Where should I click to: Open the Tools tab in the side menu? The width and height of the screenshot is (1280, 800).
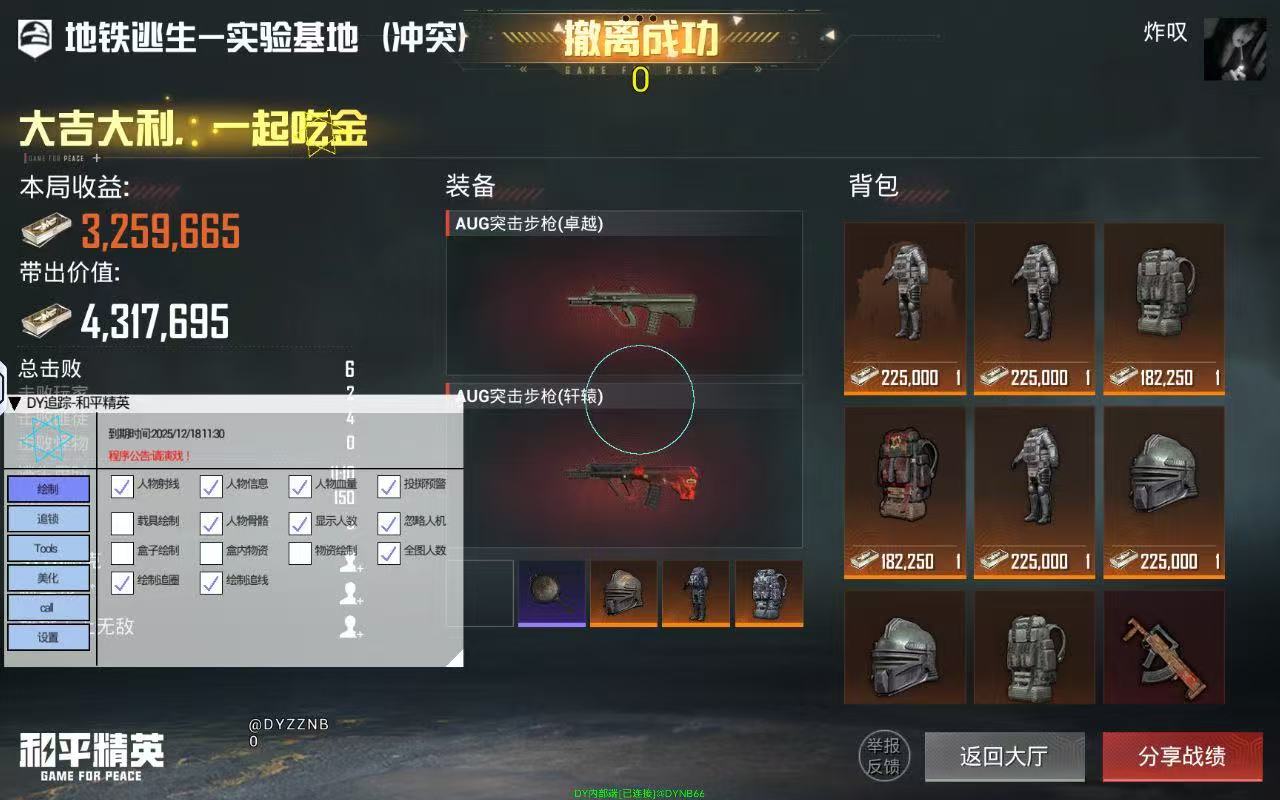point(46,548)
